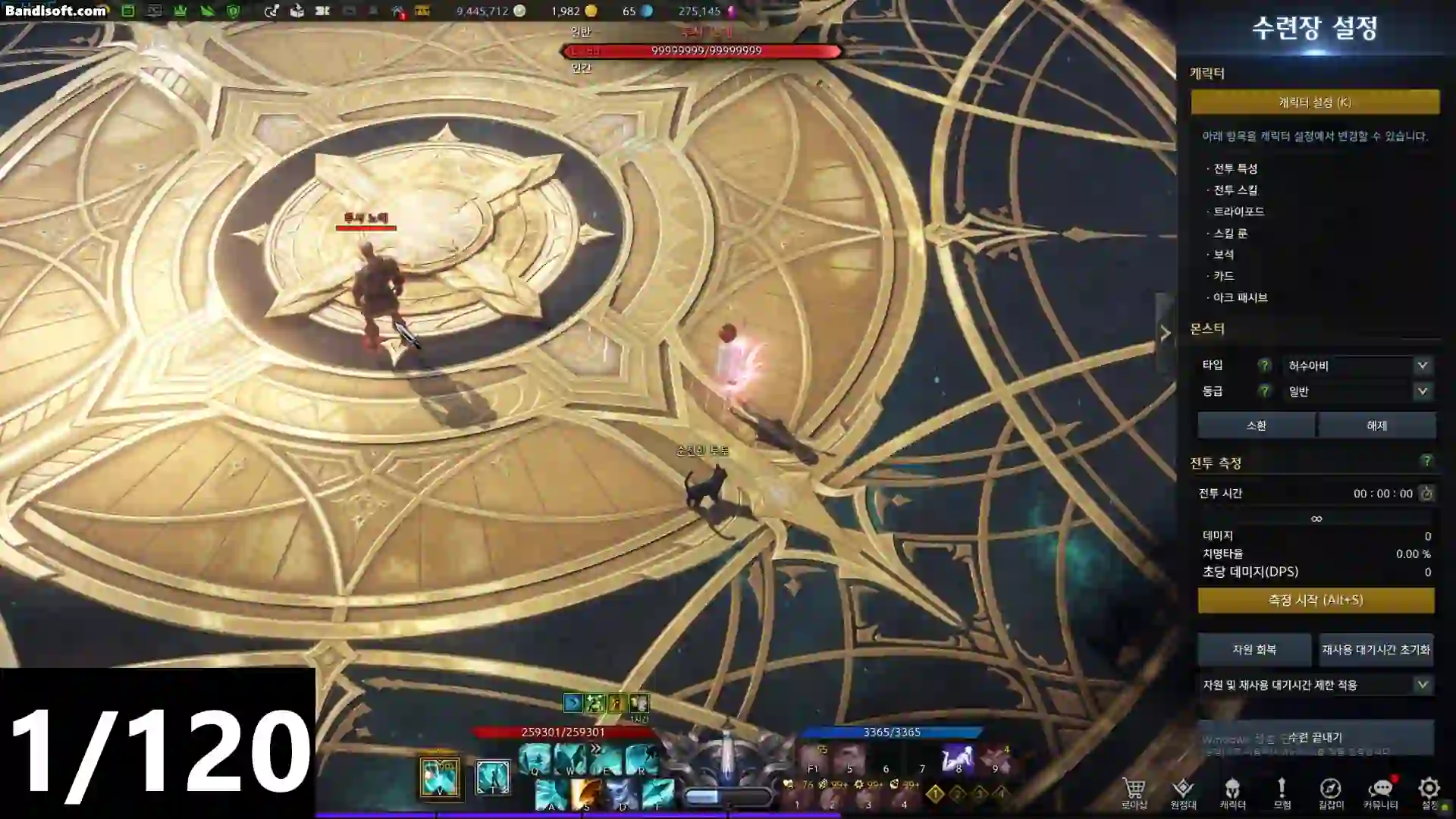Open the 길잡이 compass guide menu
Screen dimensions: 1456x819
pos(1330,791)
